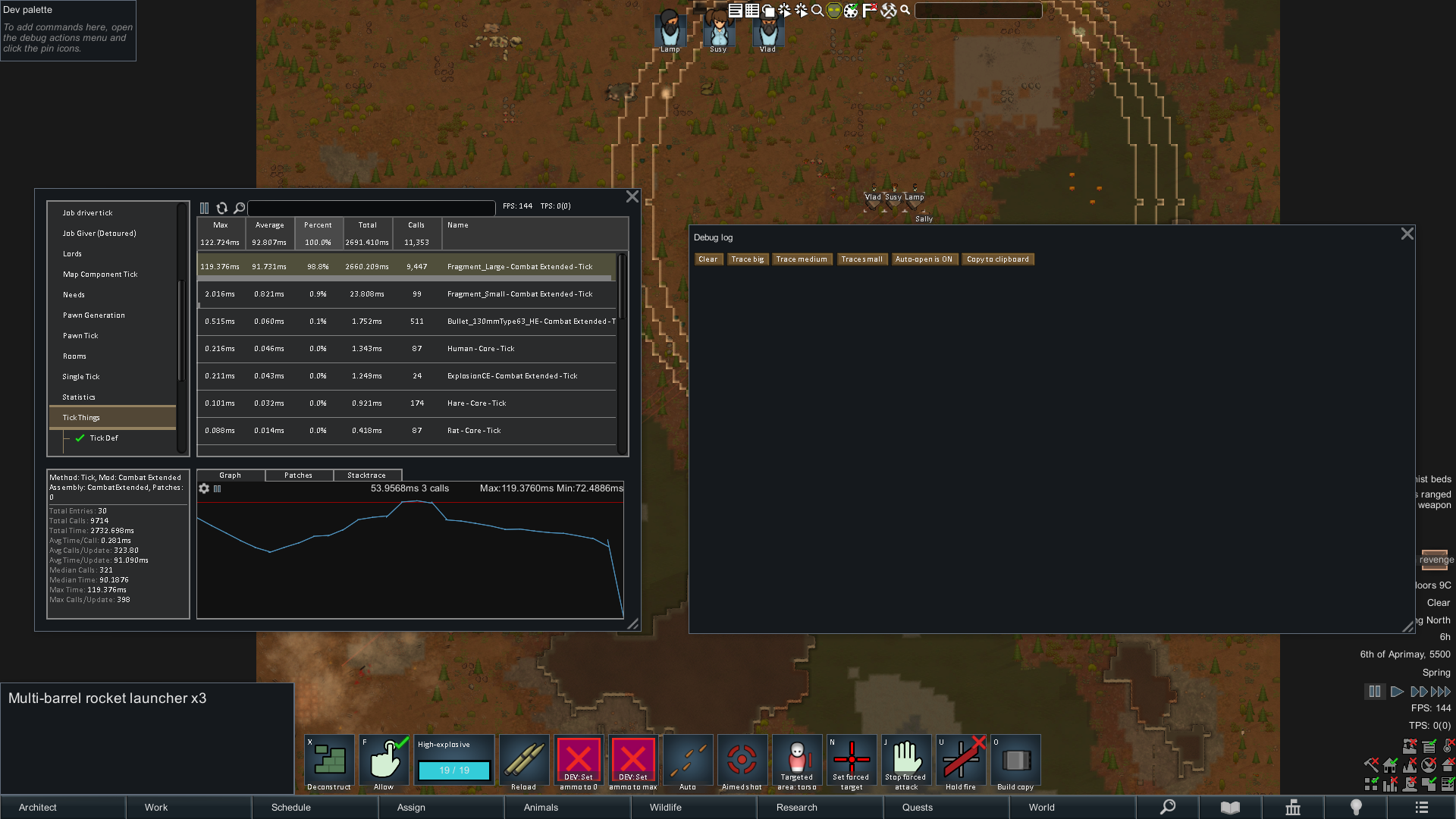
Task: Switch to the Patches tab
Action: tap(298, 475)
